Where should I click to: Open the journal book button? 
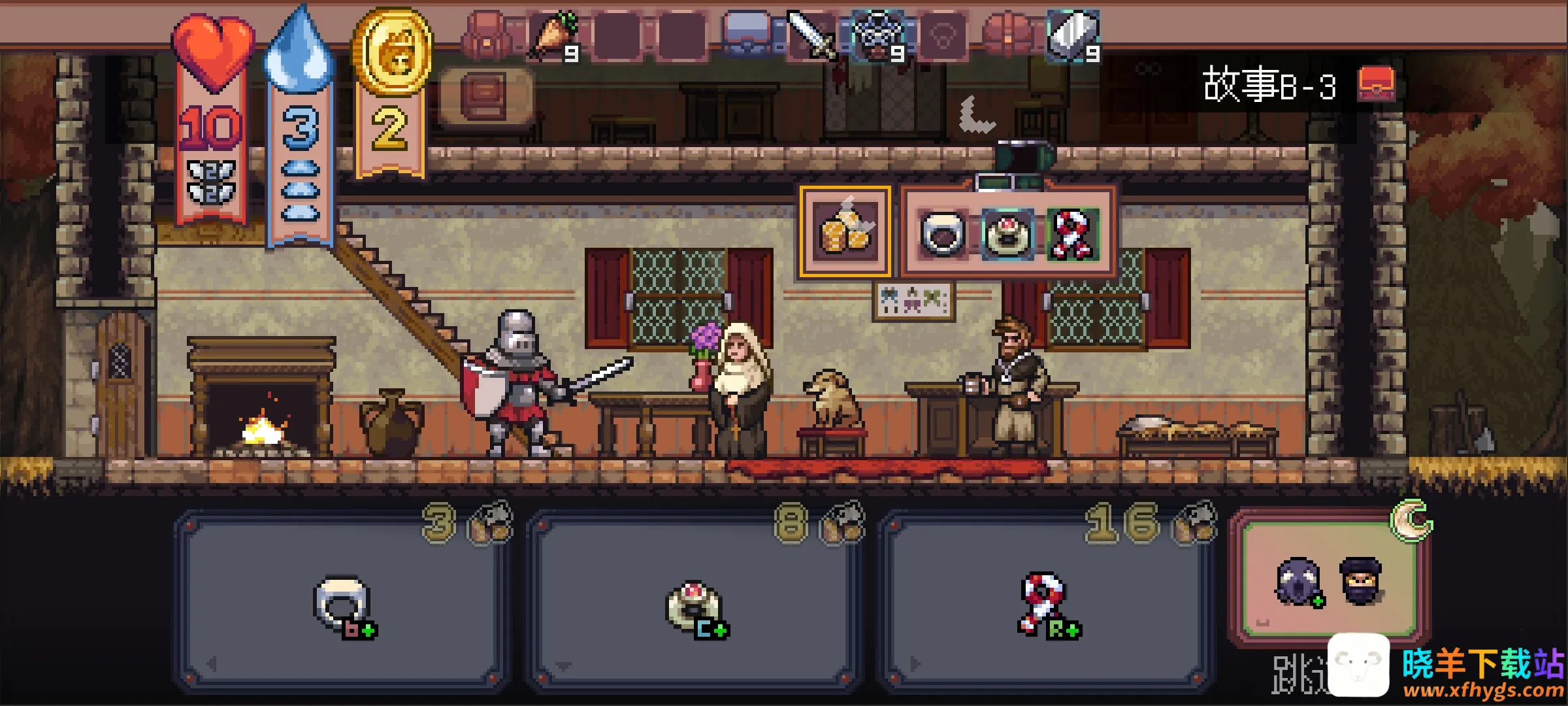click(x=484, y=96)
